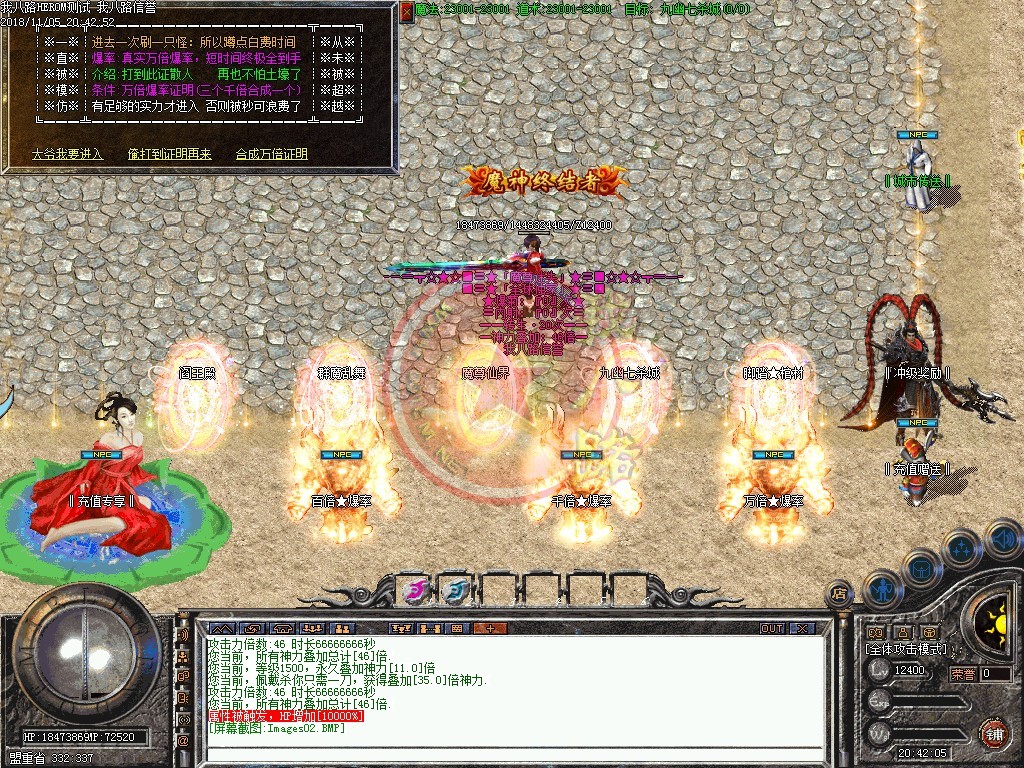The height and width of the screenshot is (768, 1024).
Task: Open the character equipment panel button
Action: (x=883, y=588)
